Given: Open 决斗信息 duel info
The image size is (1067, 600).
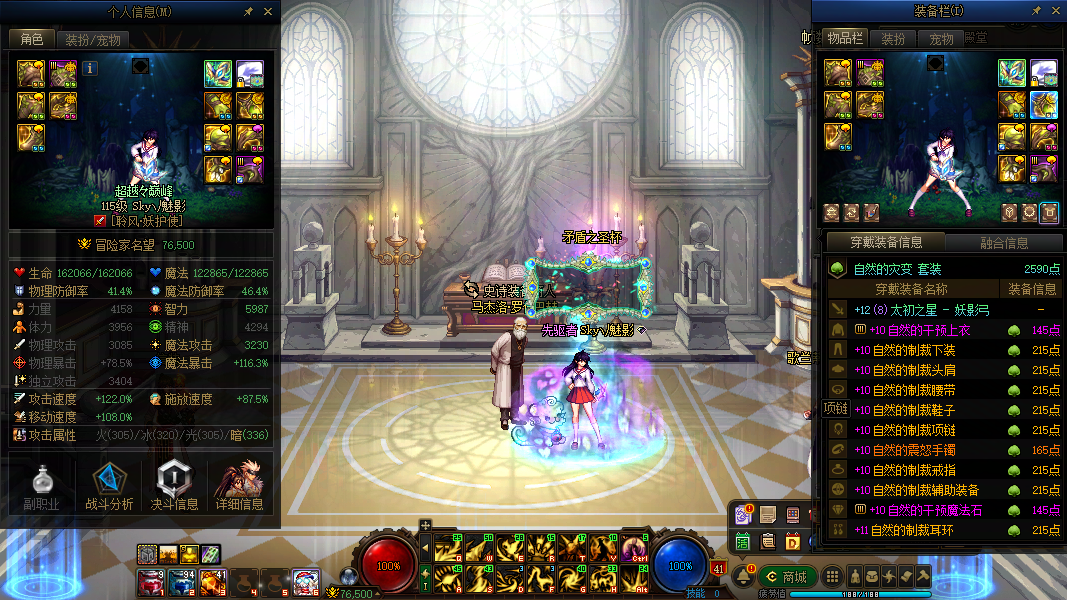Looking at the screenshot, I should [x=174, y=488].
